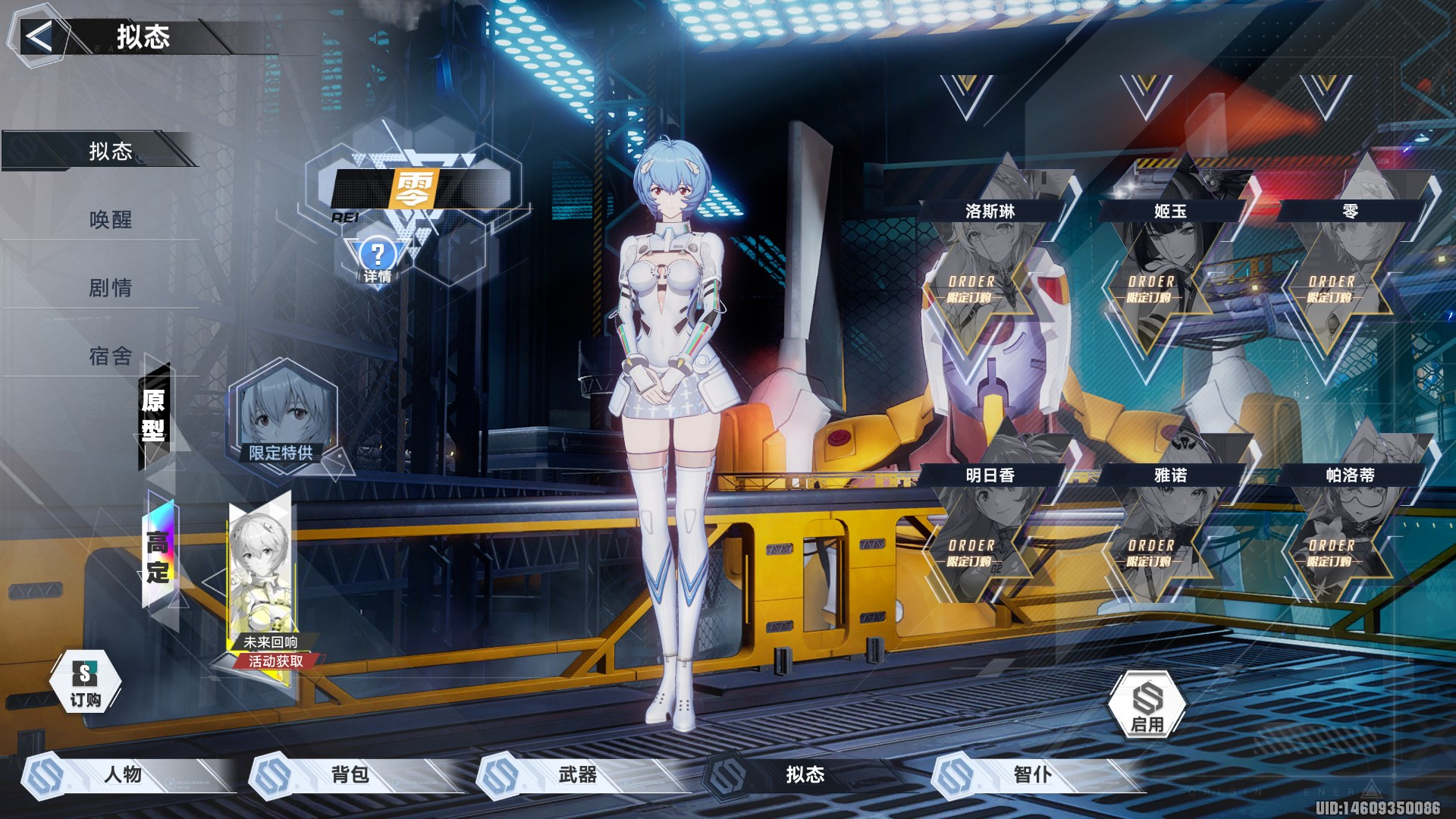Open the 宿舍 section
The image size is (1456, 819).
coord(111,356)
